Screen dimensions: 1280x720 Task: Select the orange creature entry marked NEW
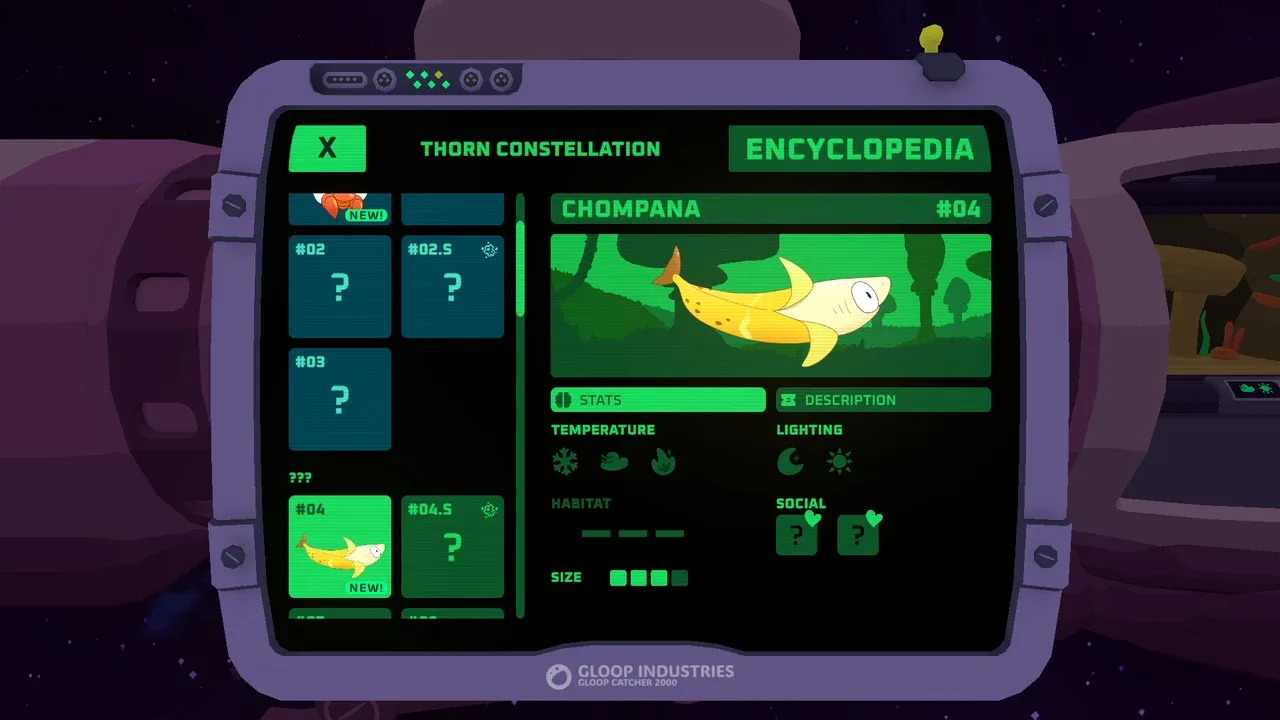(x=340, y=208)
